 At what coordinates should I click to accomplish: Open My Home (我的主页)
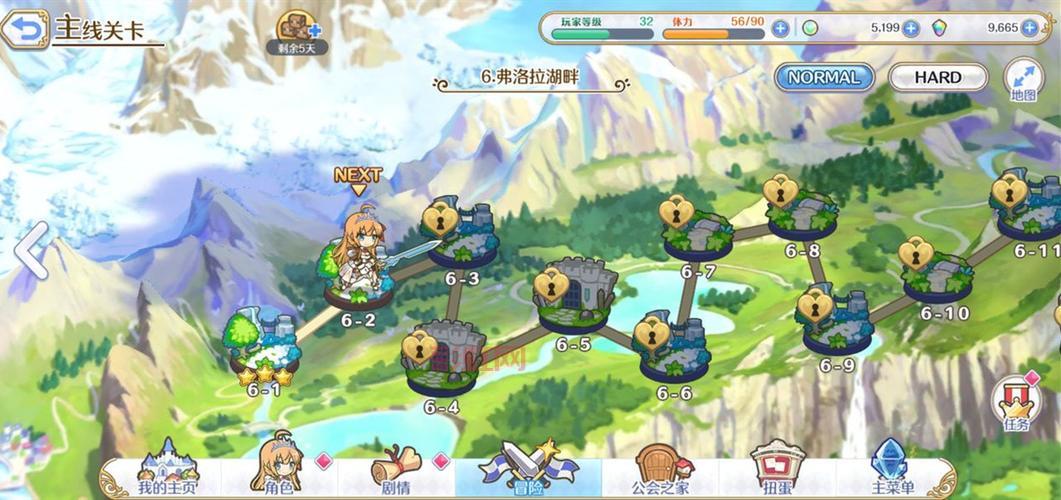[167, 470]
